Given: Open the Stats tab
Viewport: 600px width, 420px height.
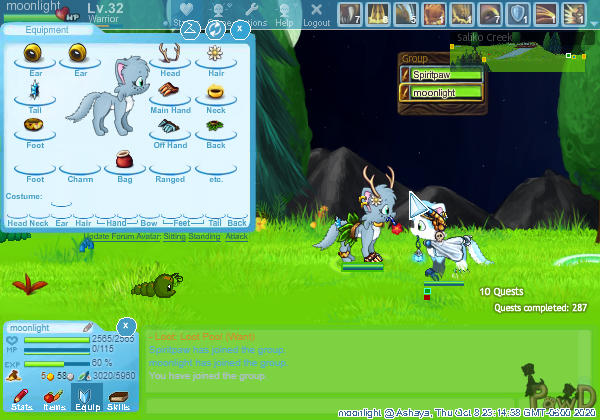Looking at the screenshot, I should (x=22, y=400).
